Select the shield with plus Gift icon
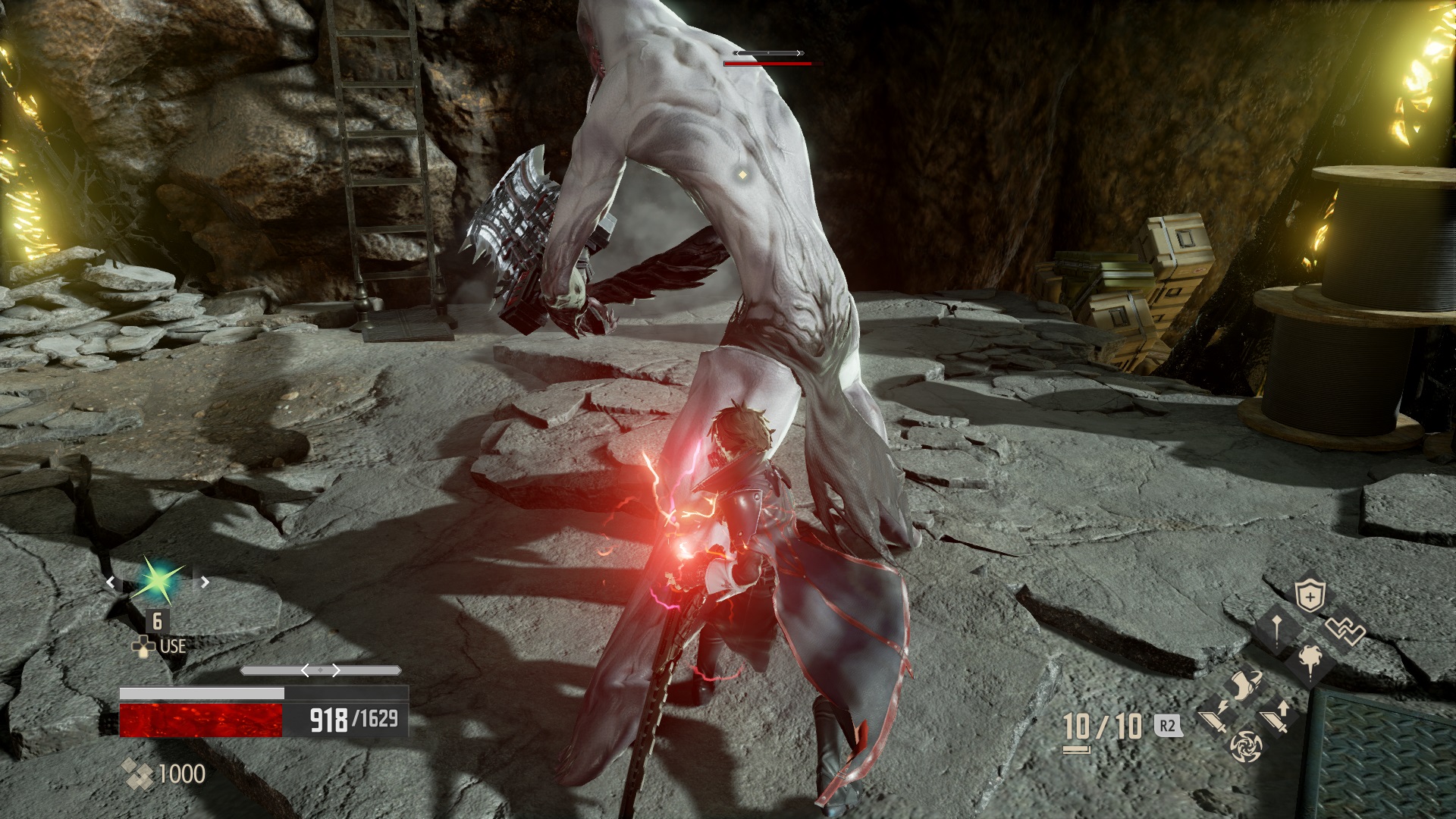Screen dimensions: 1456x819 click(1310, 595)
